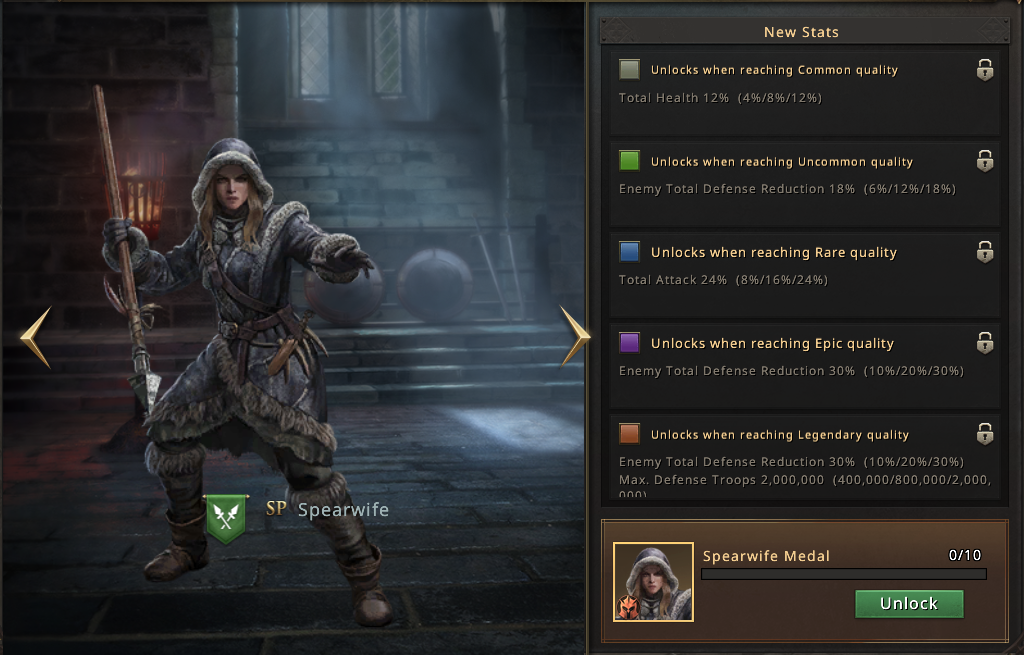Select the Spearwife Medal portrait
The height and width of the screenshot is (655, 1024).
click(x=653, y=582)
